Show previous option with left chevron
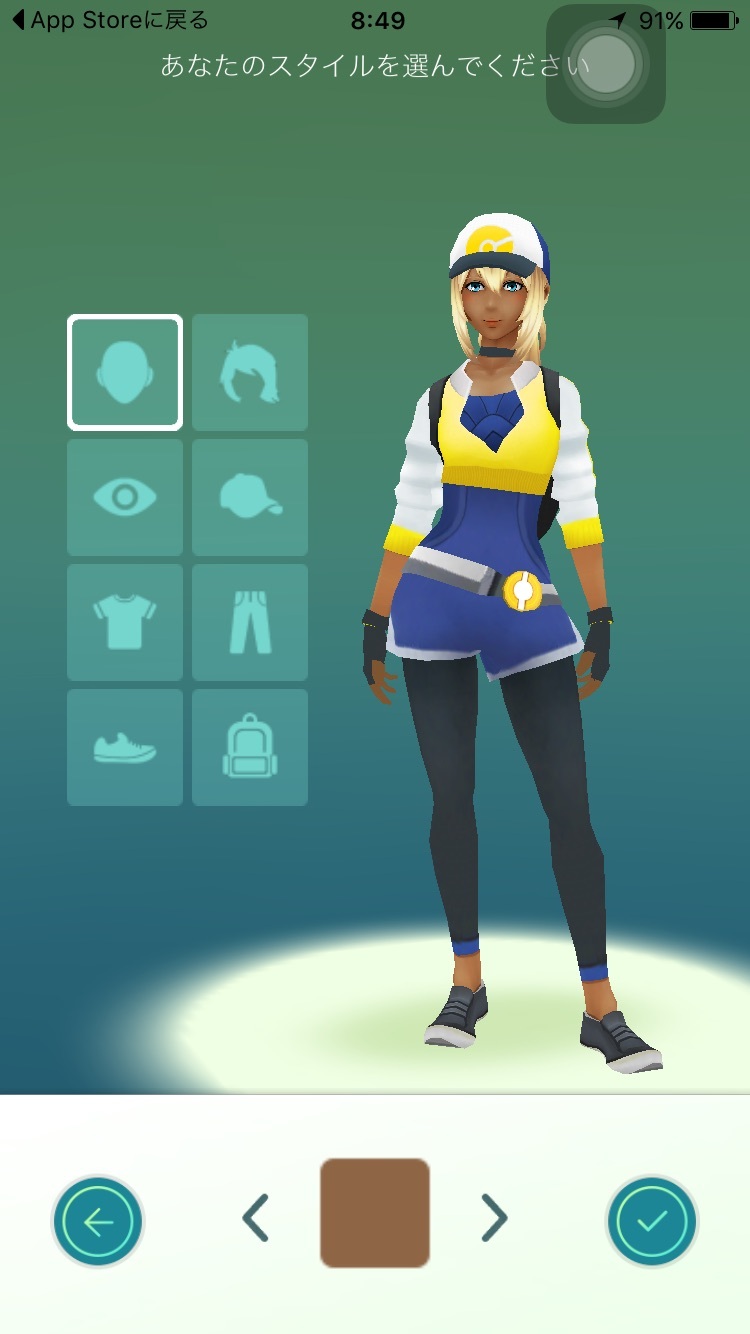Viewport: 750px width, 1334px height. 256,1218
